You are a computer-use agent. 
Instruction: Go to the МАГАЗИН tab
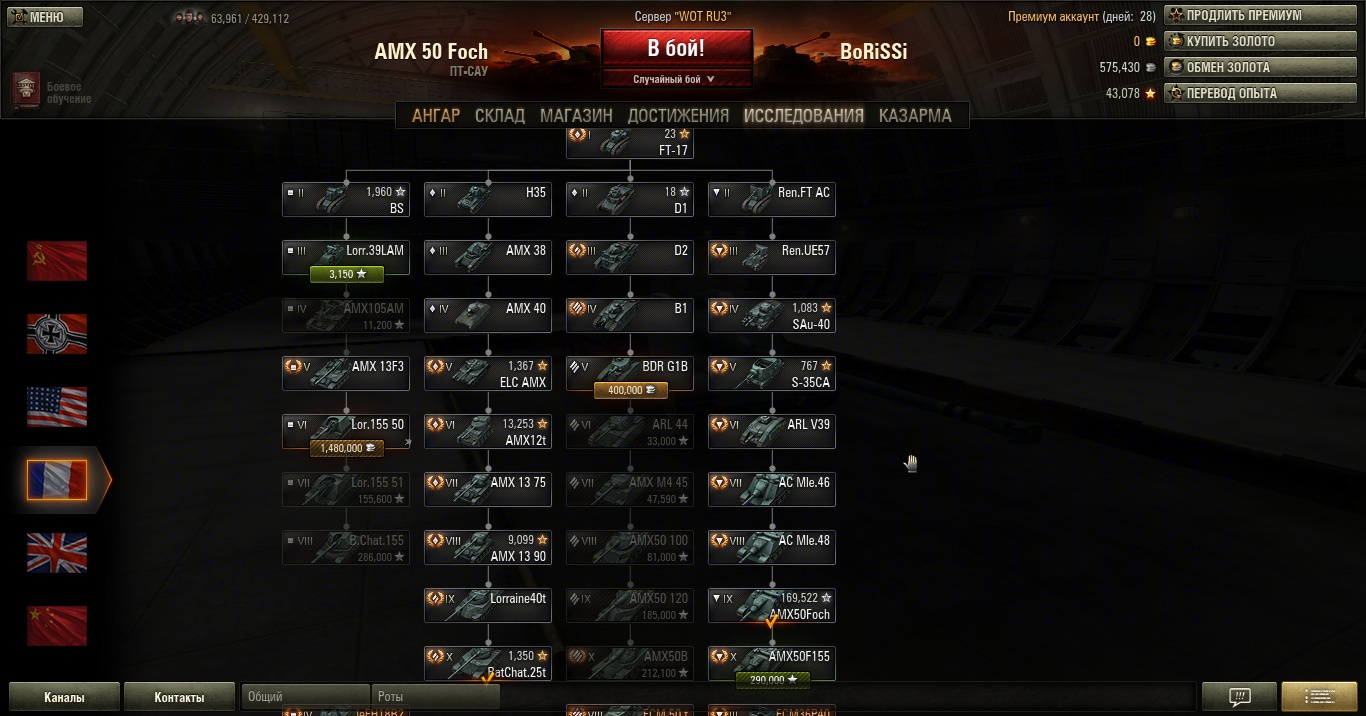click(x=576, y=115)
